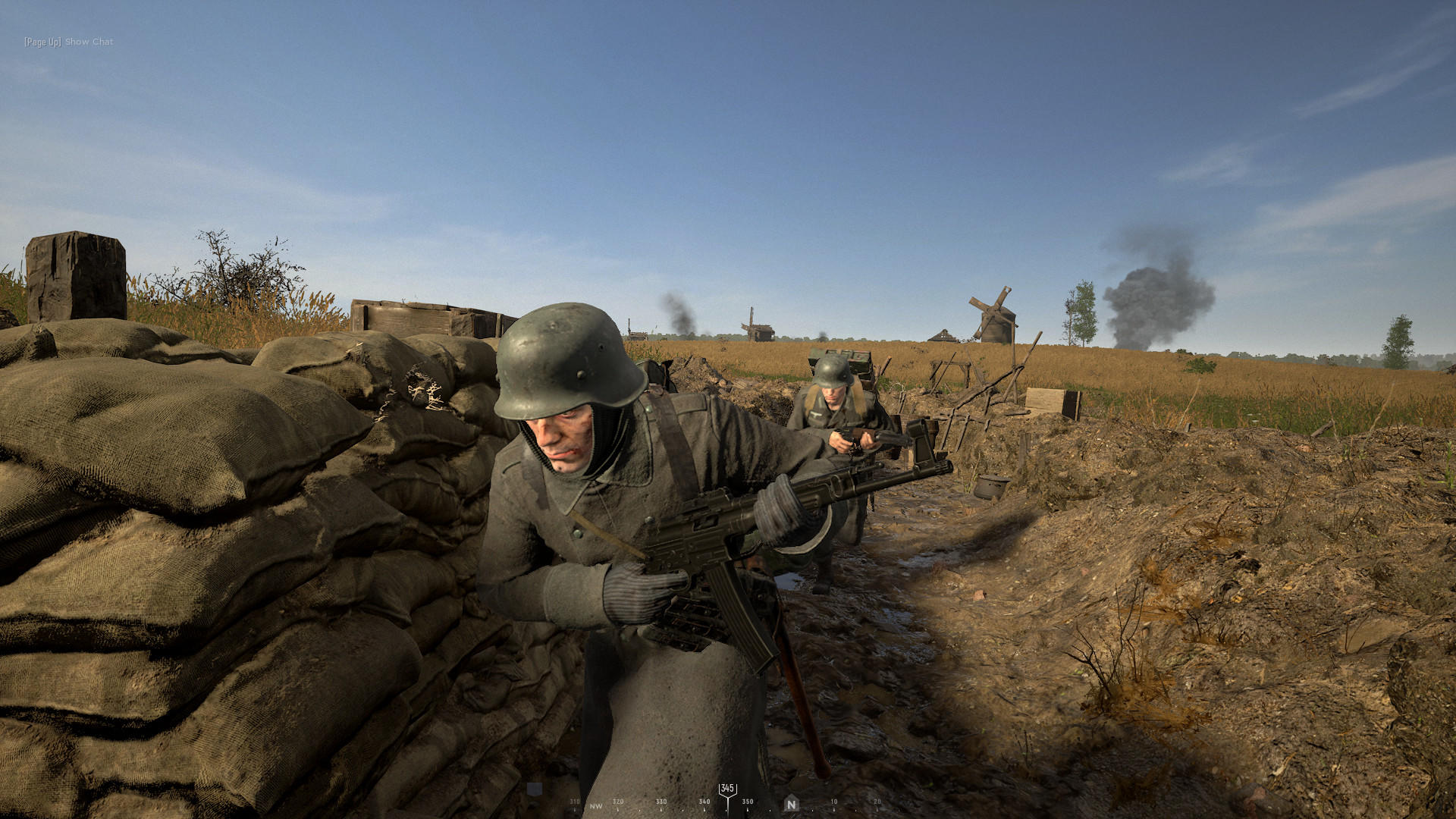Click the 320 compass tick mark
This screenshot has height=819, width=1456.
coord(617,799)
